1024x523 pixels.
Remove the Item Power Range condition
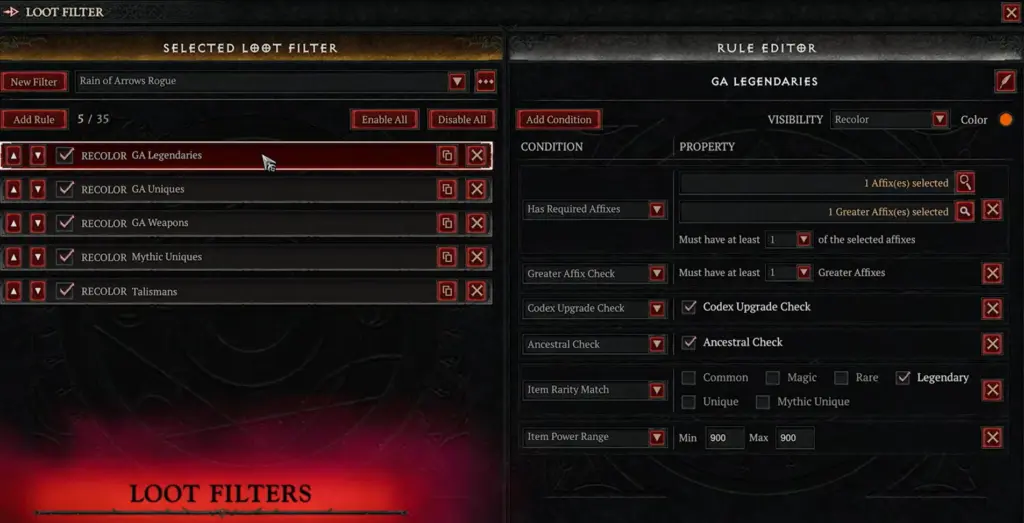pyautogui.click(x=992, y=438)
